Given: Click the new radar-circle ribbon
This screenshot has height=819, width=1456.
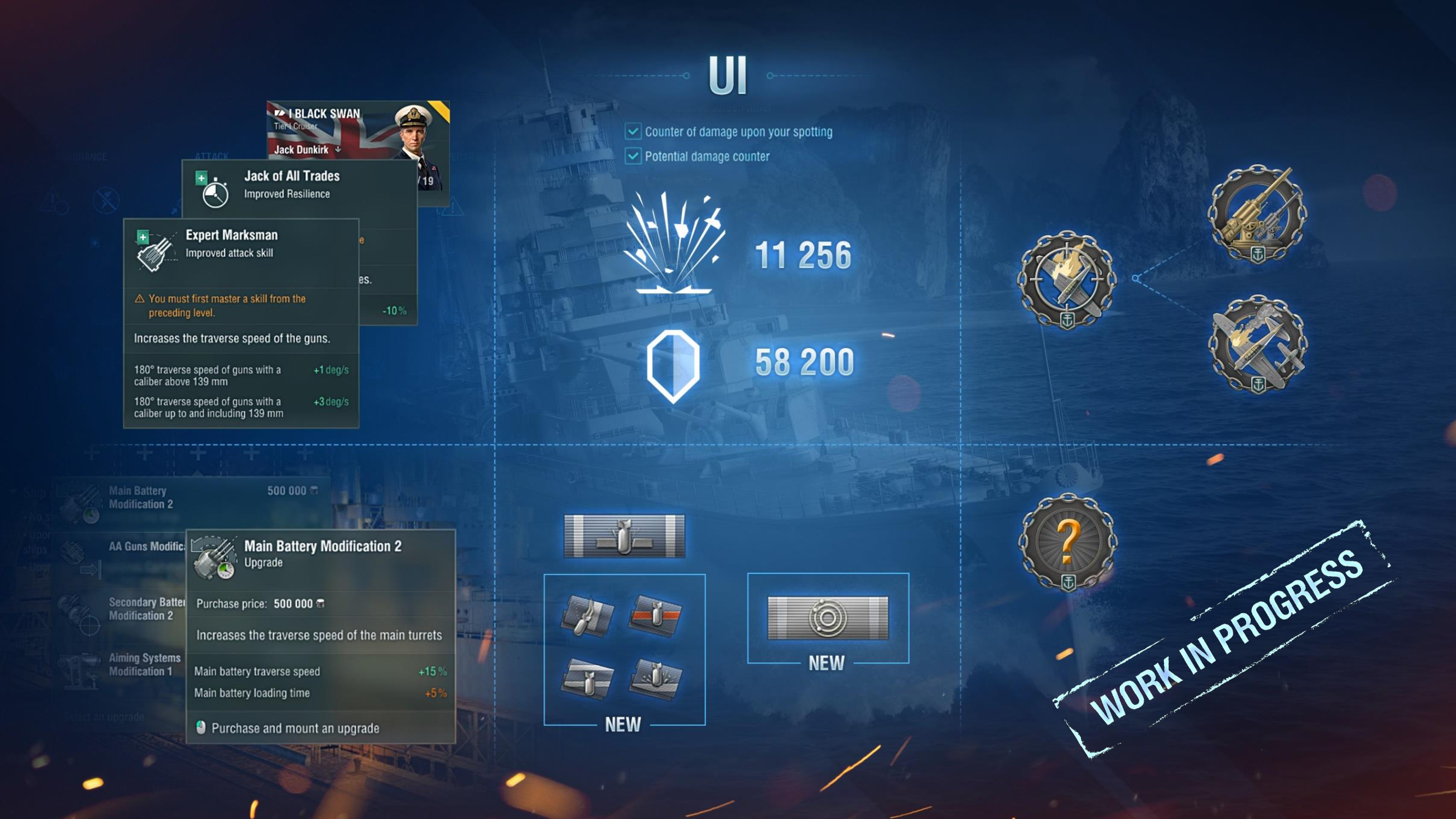Looking at the screenshot, I should tap(828, 618).
